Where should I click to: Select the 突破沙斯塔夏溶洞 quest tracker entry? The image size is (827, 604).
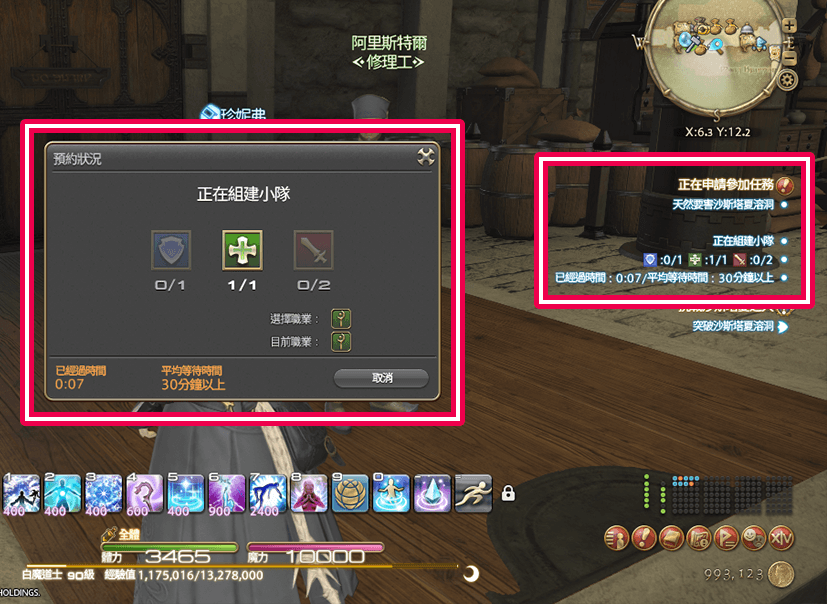pos(734,326)
